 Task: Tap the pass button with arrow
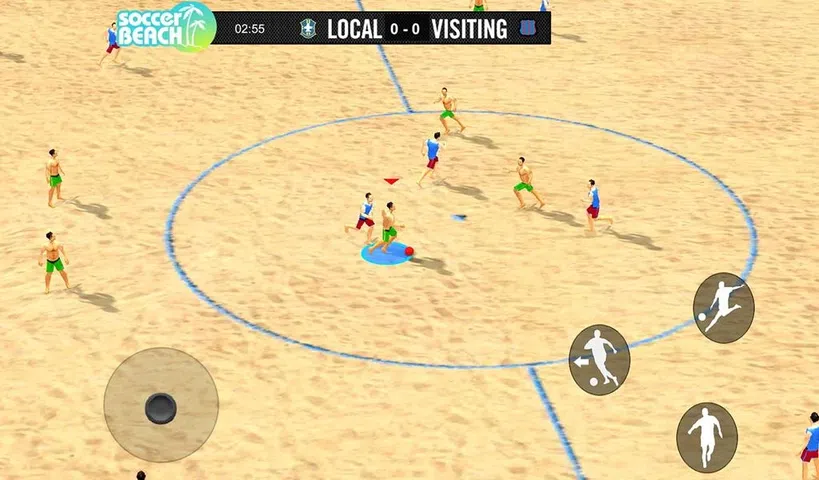pos(599,359)
